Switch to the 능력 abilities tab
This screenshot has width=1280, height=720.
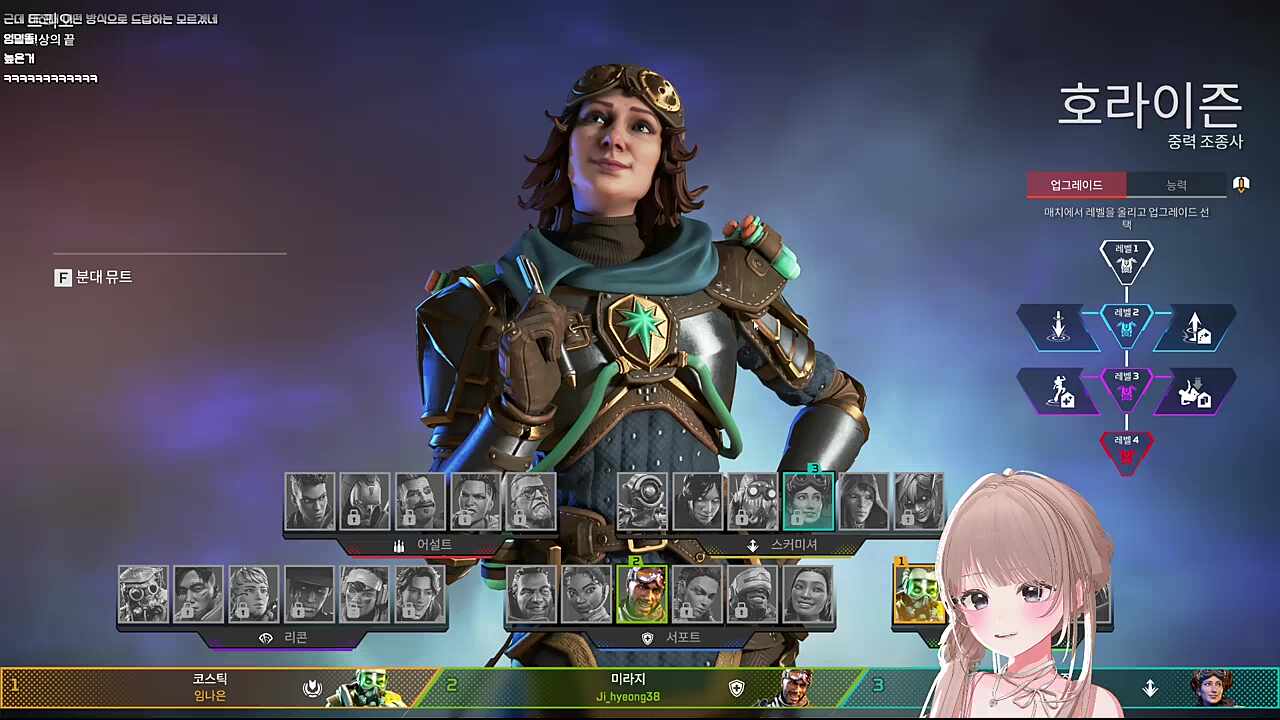pyautogui.click(x=1176, y=185)
